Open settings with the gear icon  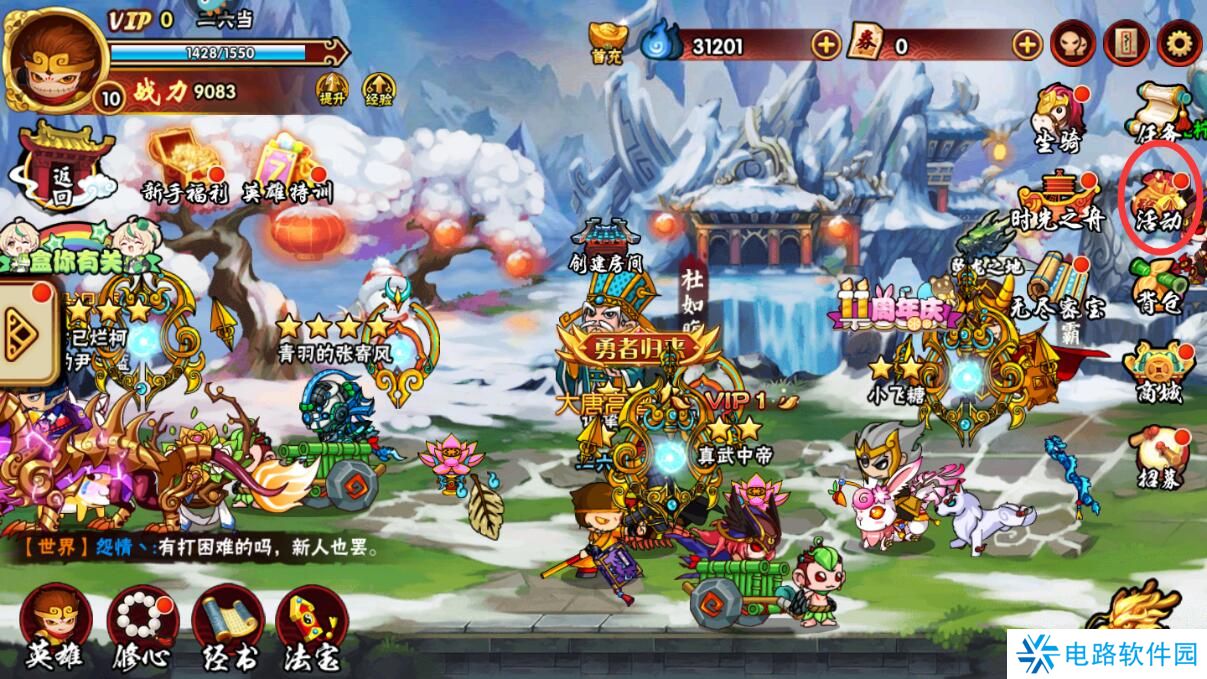tap(1179, 44)
